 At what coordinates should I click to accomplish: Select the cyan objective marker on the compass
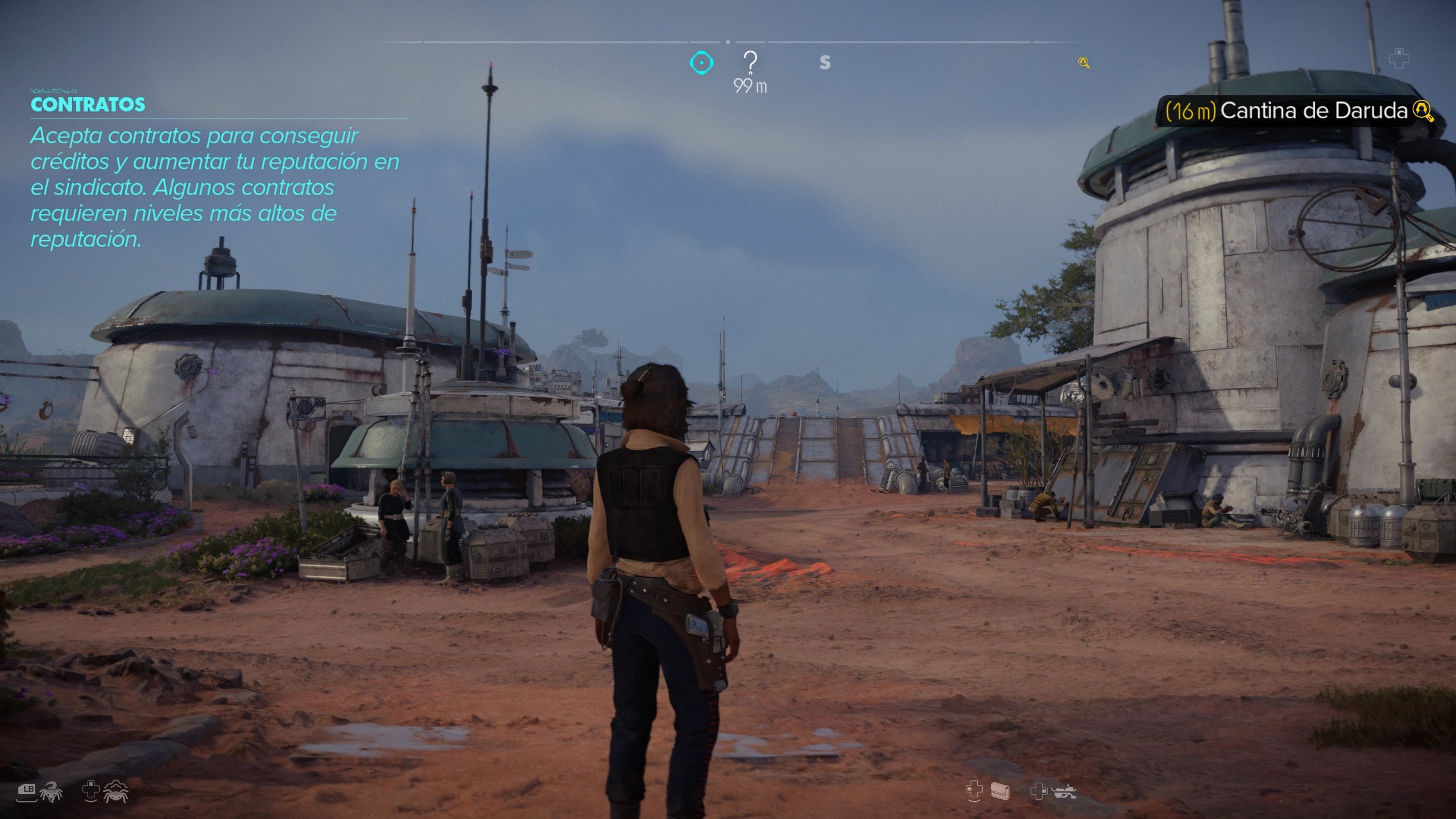[x=701, y=63]
